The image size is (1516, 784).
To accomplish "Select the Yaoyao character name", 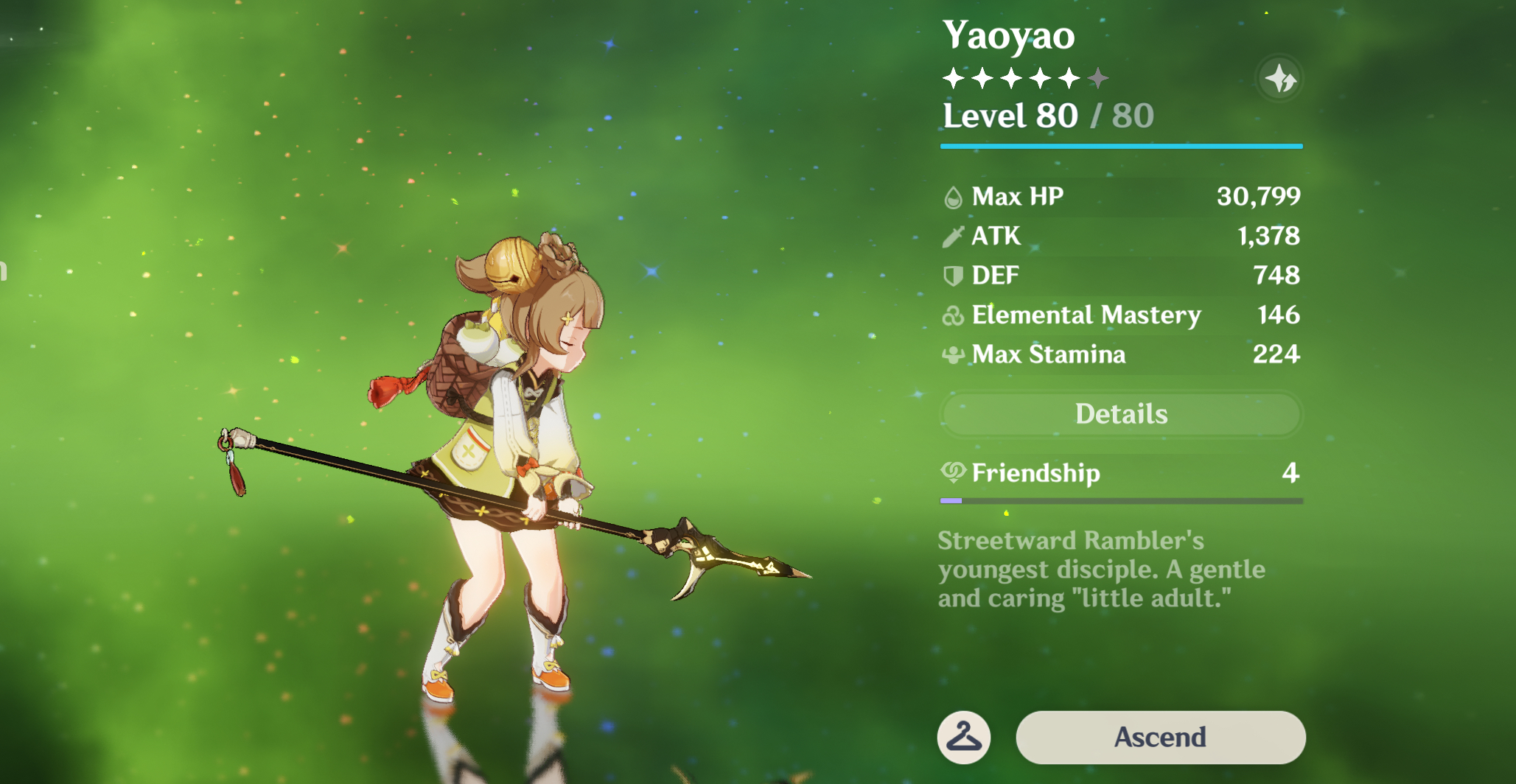I will pos(1008,34).
